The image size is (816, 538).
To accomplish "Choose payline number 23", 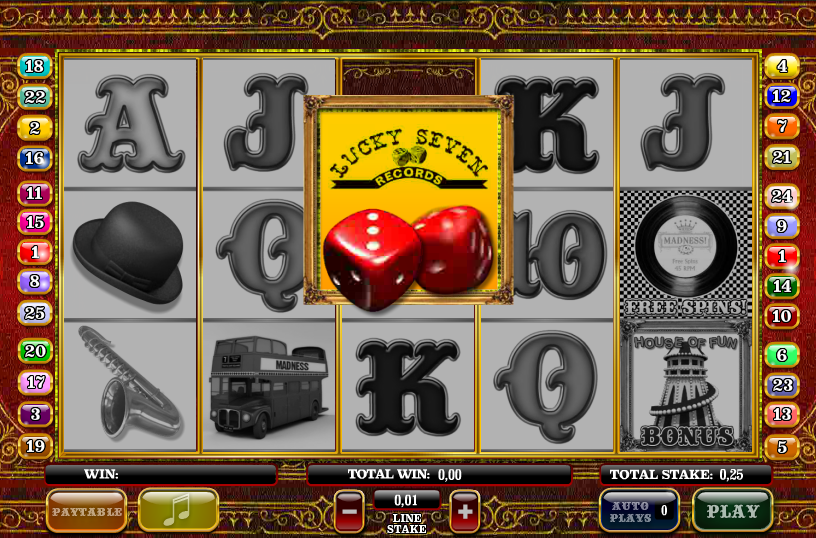I will pyautogui.click(x=781, y=385).
